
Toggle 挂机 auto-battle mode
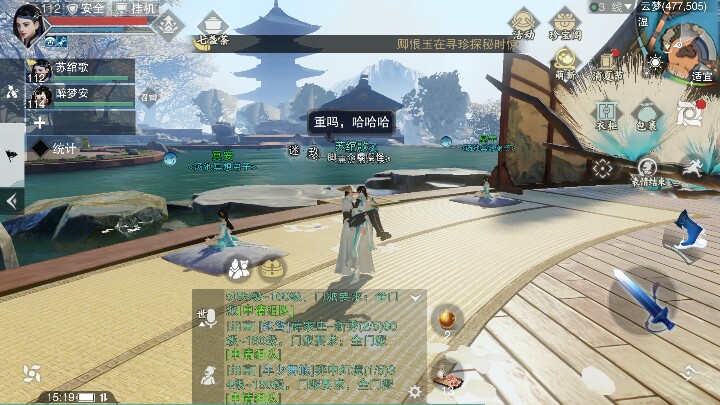tap(136, 8)
